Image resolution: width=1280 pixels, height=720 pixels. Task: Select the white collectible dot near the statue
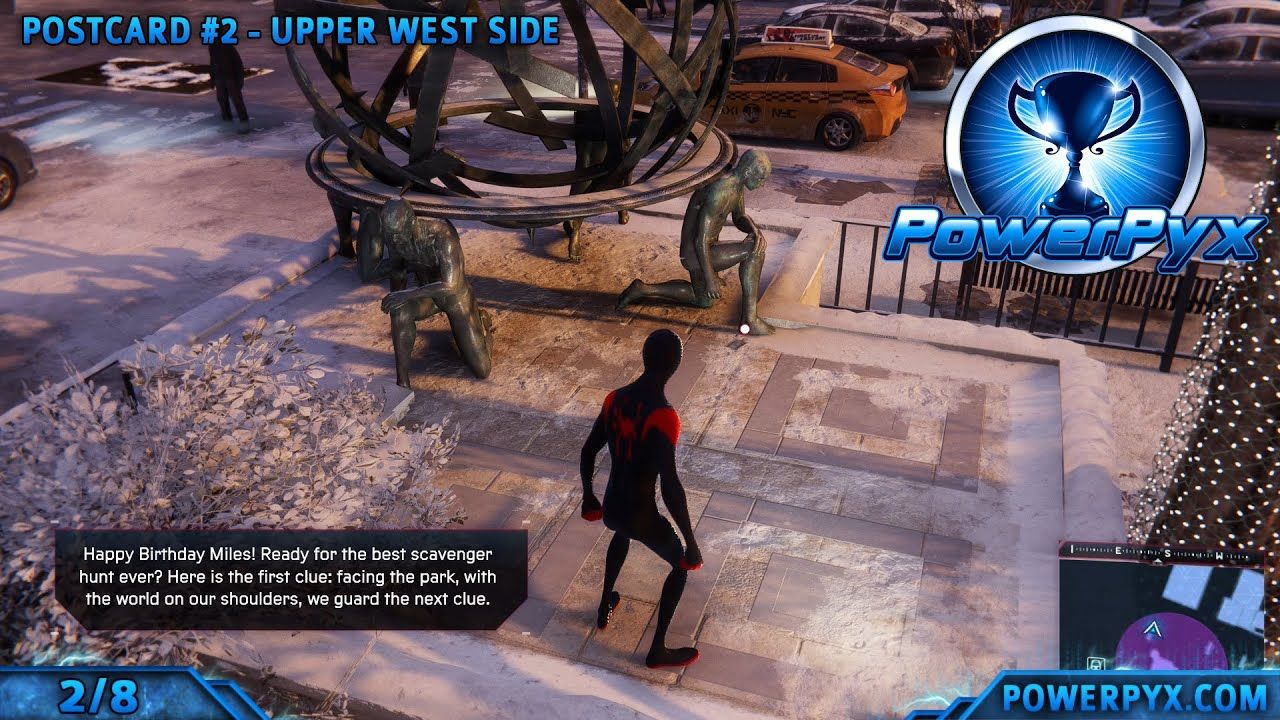[x=745, y=327]
